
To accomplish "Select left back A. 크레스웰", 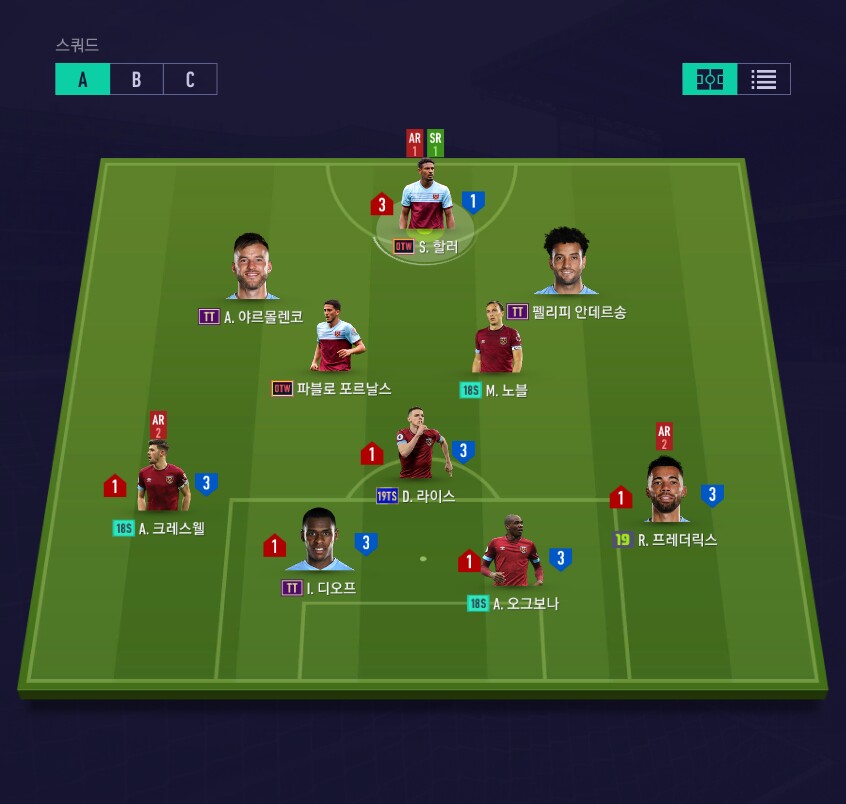I will (x=162, y=482).
